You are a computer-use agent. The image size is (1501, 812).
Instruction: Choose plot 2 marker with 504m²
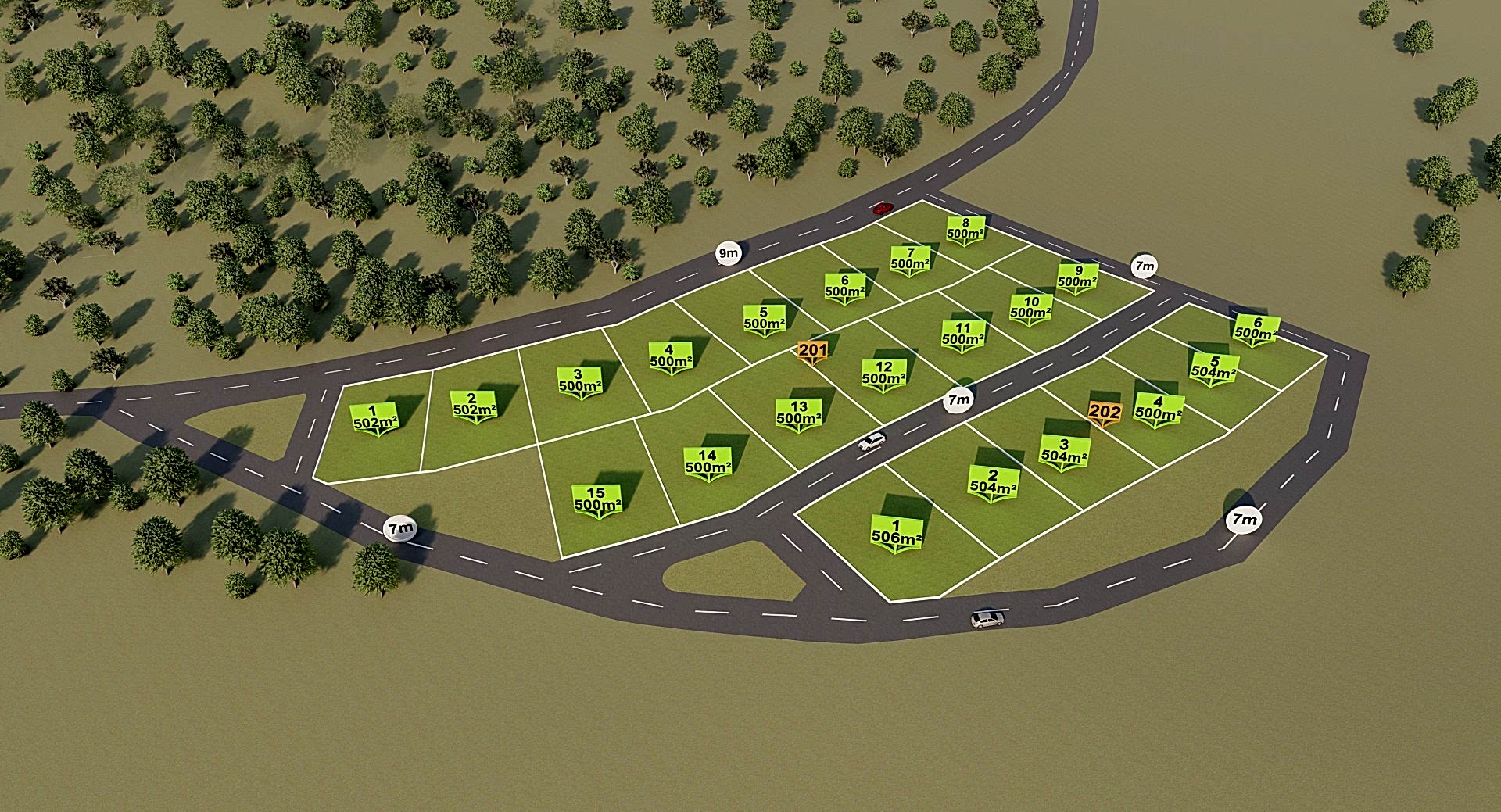coord(993,482)
